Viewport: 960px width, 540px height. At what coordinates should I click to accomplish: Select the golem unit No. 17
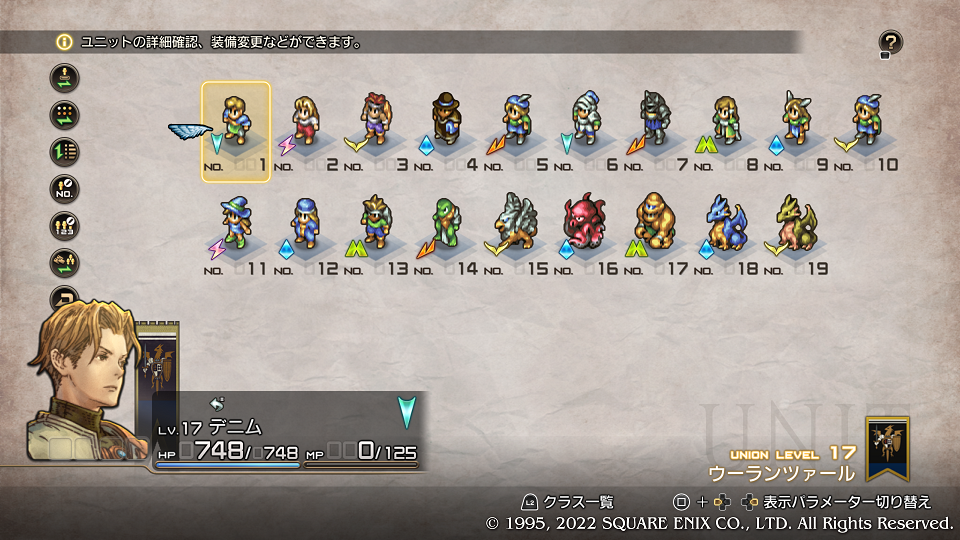pyautogui.click(x=655, y=225)
